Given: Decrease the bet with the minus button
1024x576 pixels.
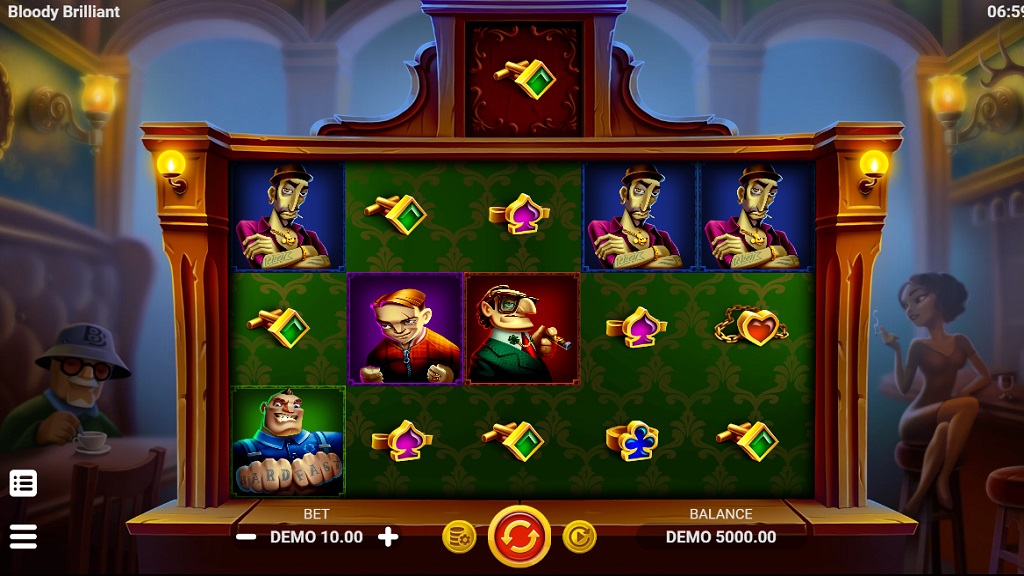Looking at the screenshot, I should click(x=246, y=537).
